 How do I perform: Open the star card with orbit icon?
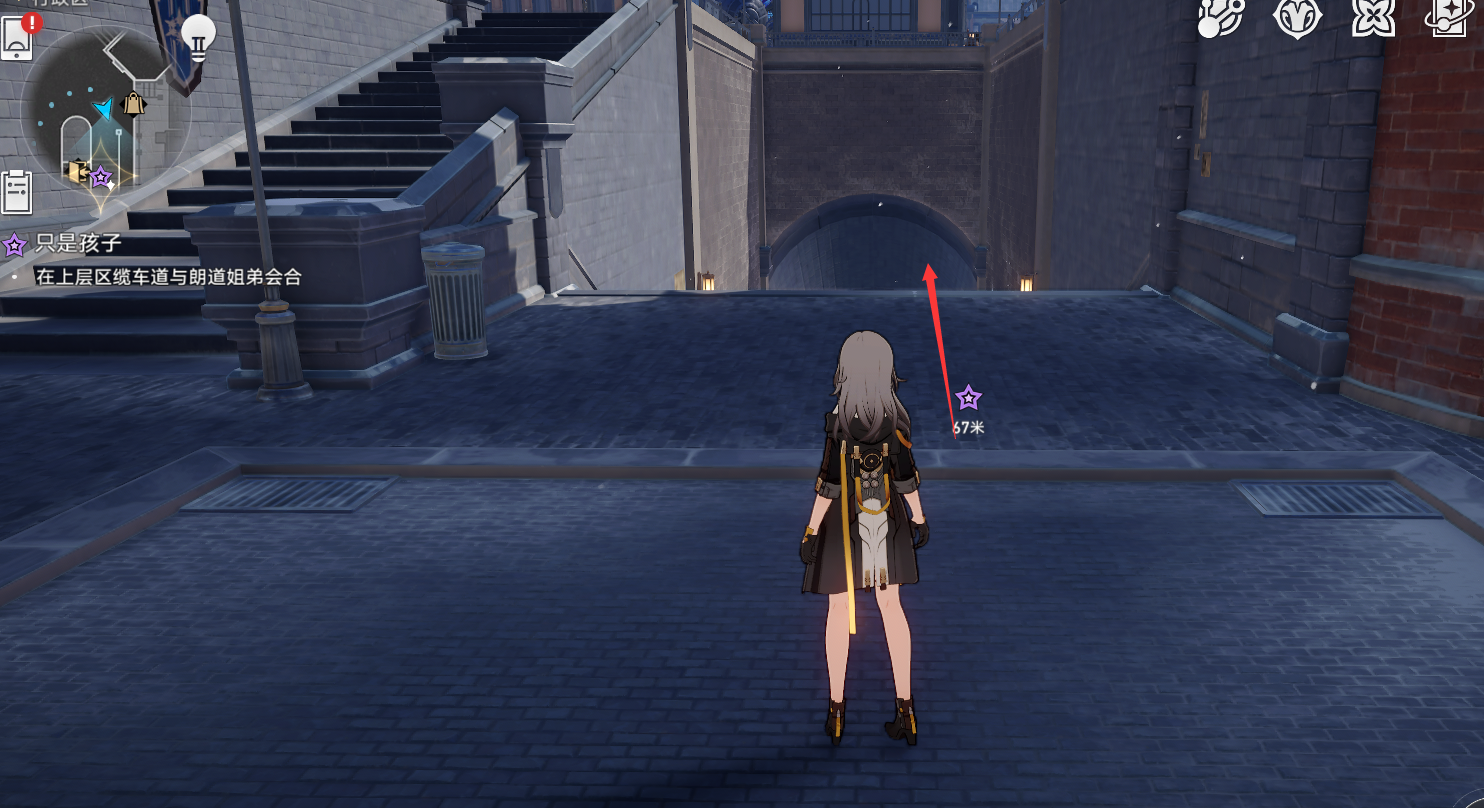(x=1447, y=18)
